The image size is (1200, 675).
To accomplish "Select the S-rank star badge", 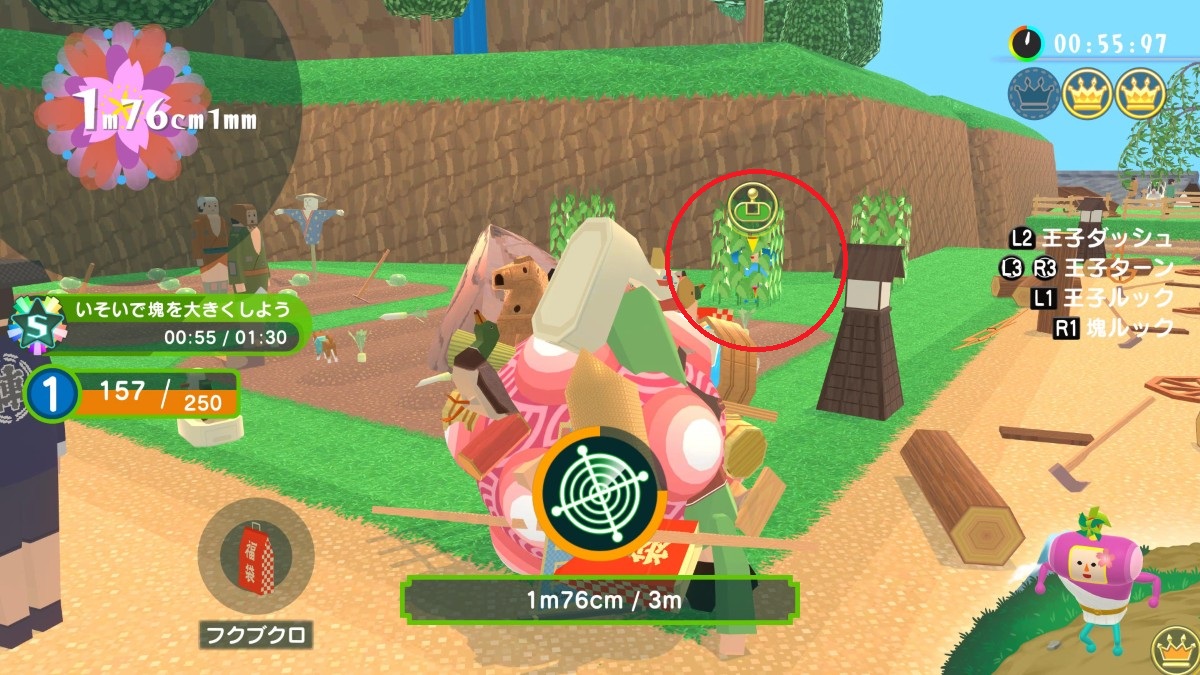I will click(x=34, y=325).
